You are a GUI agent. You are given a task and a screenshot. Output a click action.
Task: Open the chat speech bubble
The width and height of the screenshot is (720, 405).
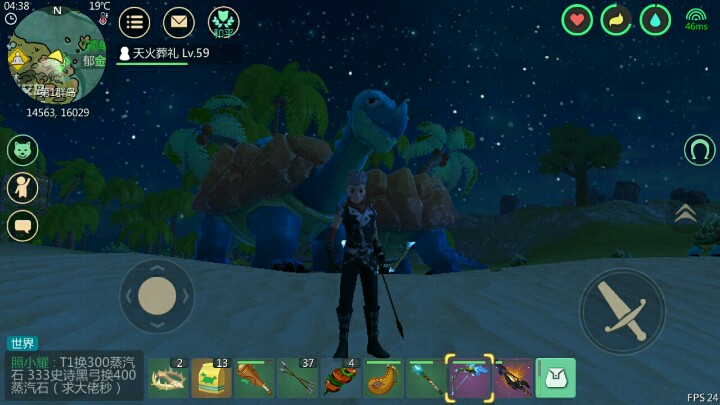[22, 224]
